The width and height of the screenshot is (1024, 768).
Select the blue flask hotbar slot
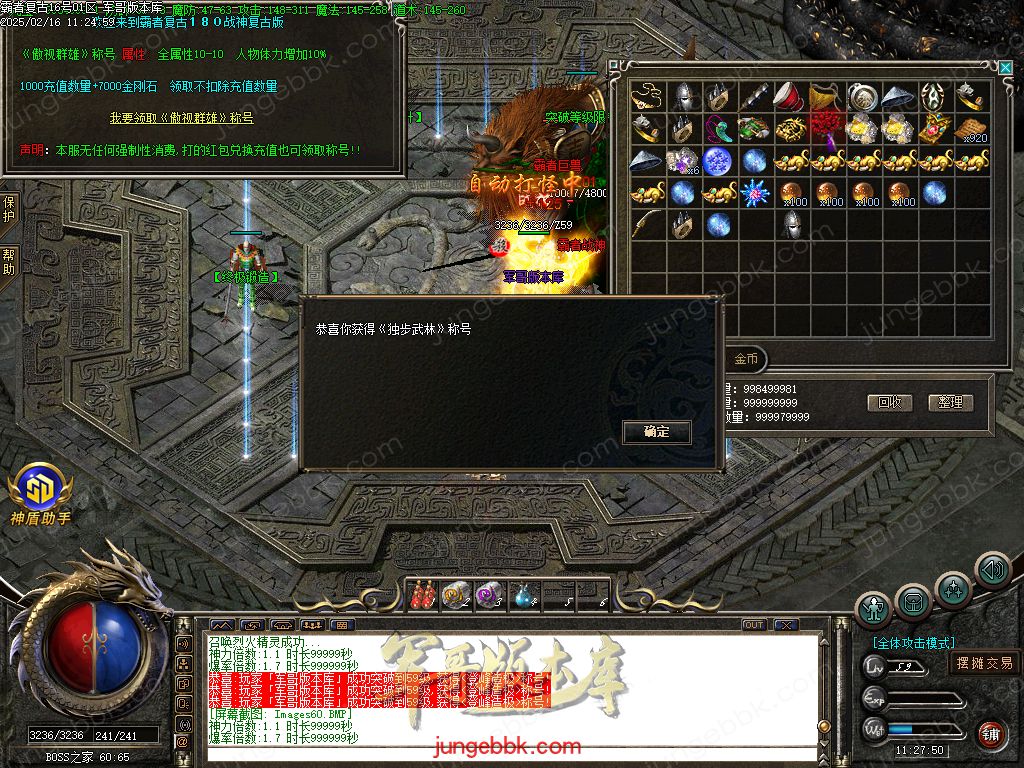pos(524,596)
